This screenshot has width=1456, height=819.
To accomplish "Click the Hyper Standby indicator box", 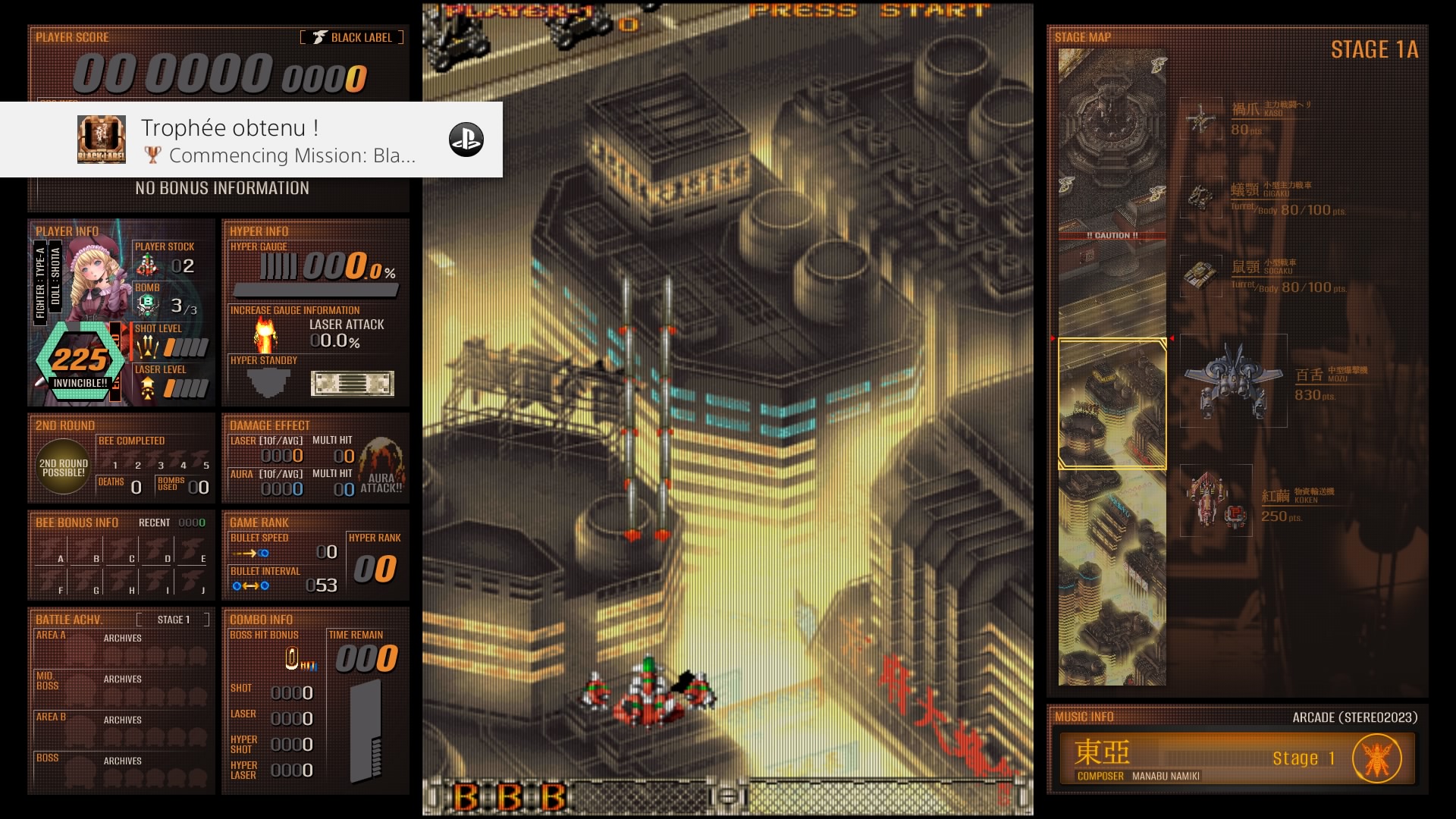I will pos(352,383).
